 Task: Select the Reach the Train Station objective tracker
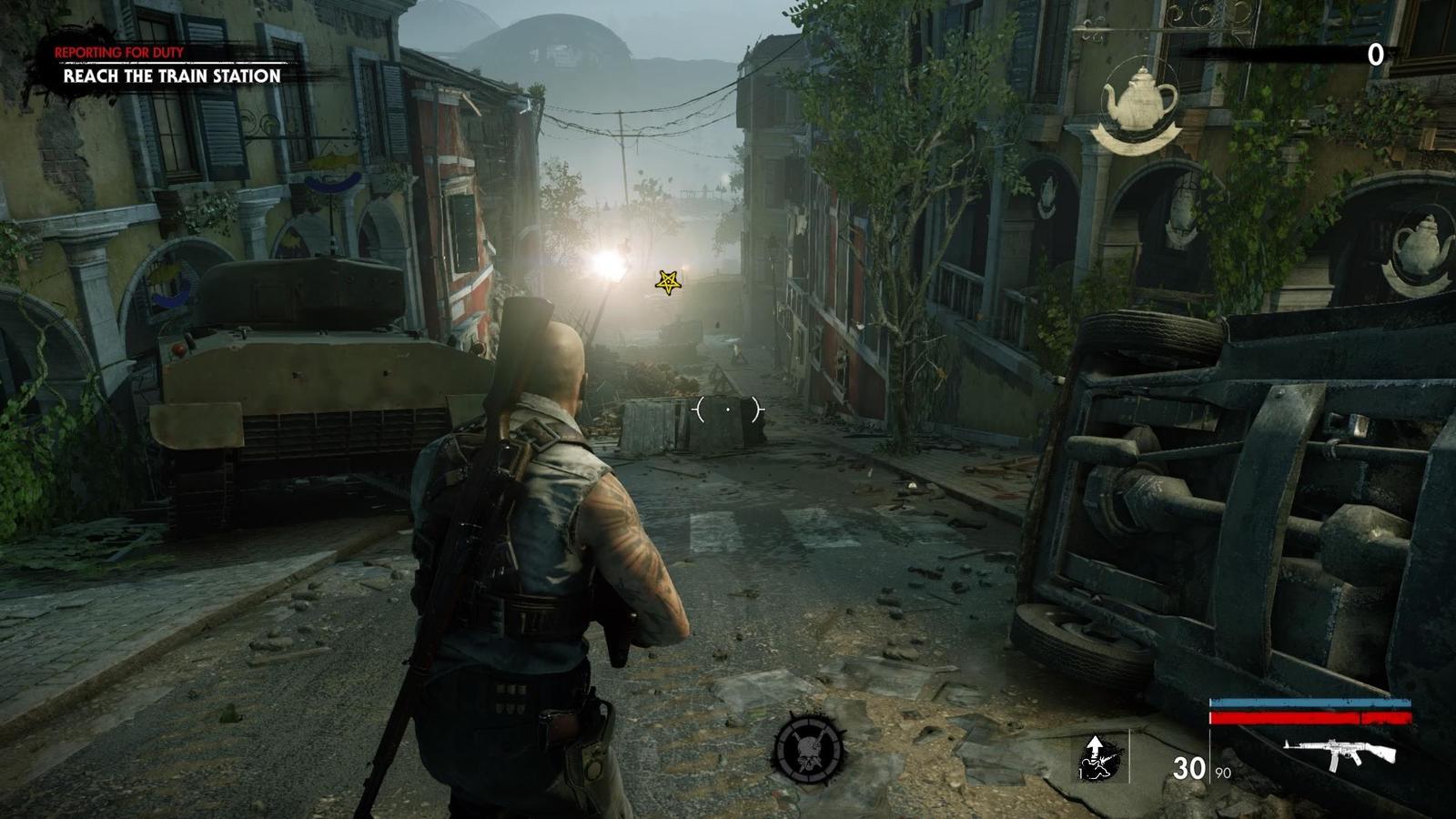tap(172, 76)
